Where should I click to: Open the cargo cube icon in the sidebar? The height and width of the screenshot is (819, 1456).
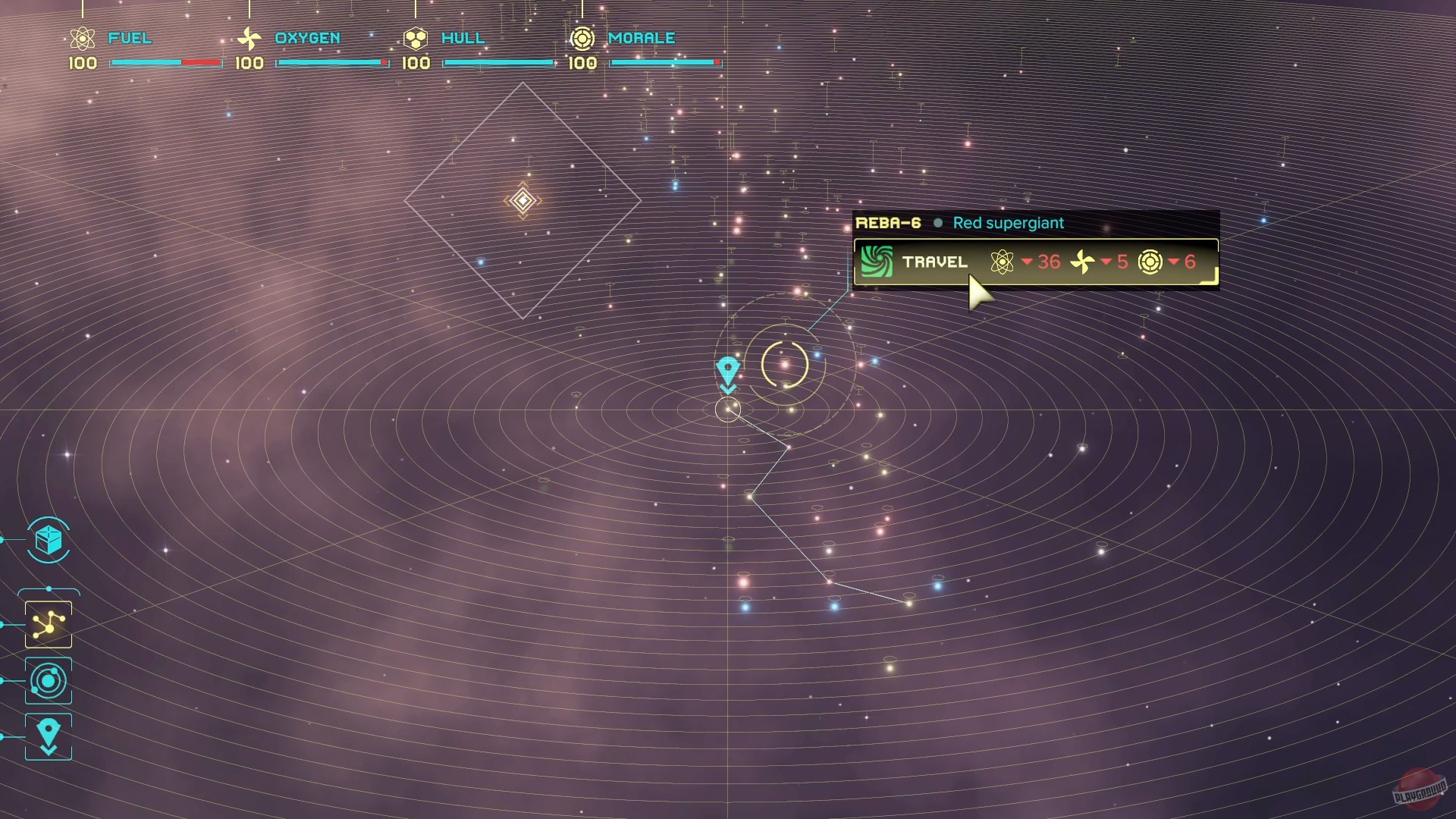48,541
